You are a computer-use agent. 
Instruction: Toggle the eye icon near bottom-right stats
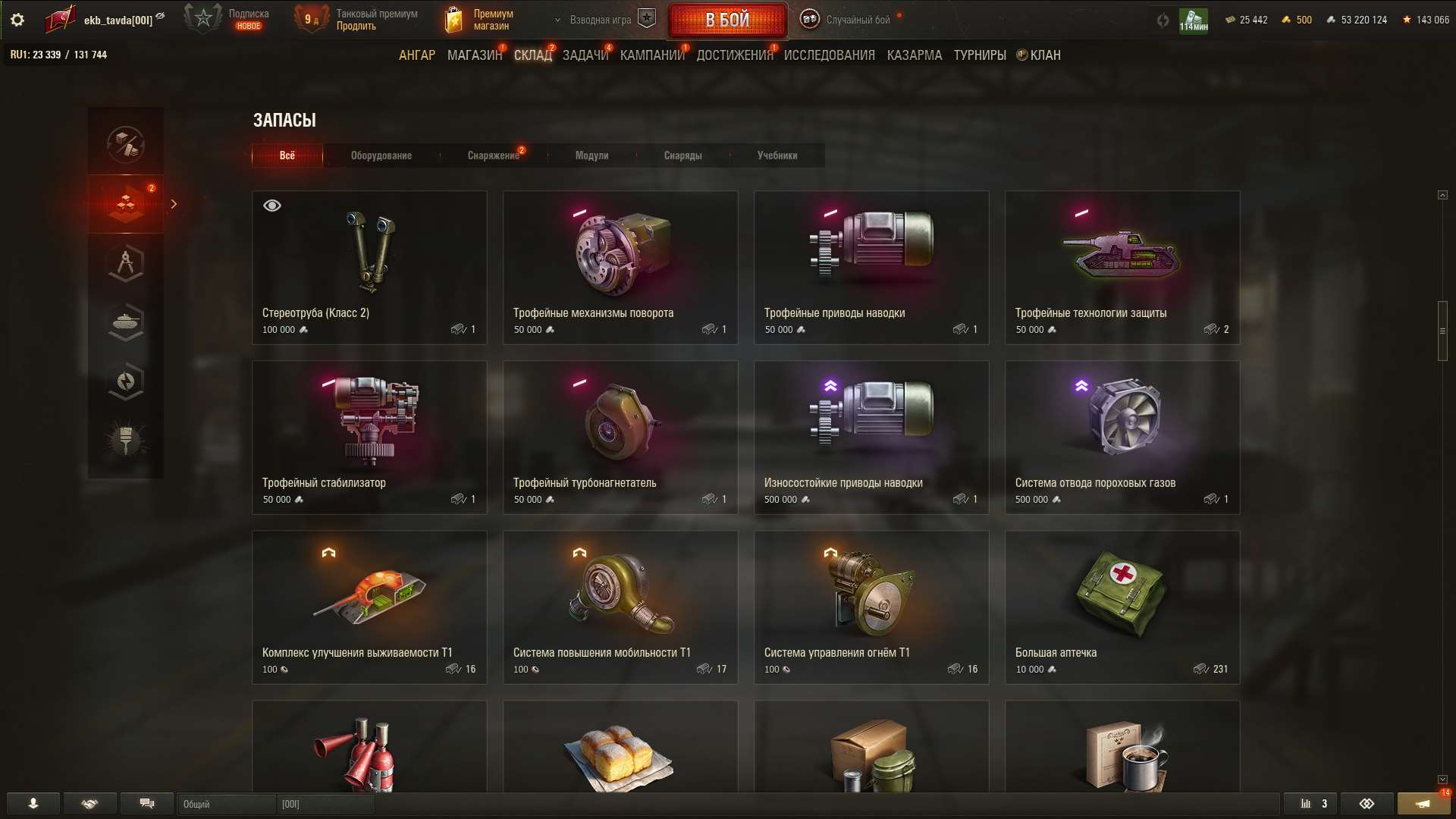(x=1368, y=804)
